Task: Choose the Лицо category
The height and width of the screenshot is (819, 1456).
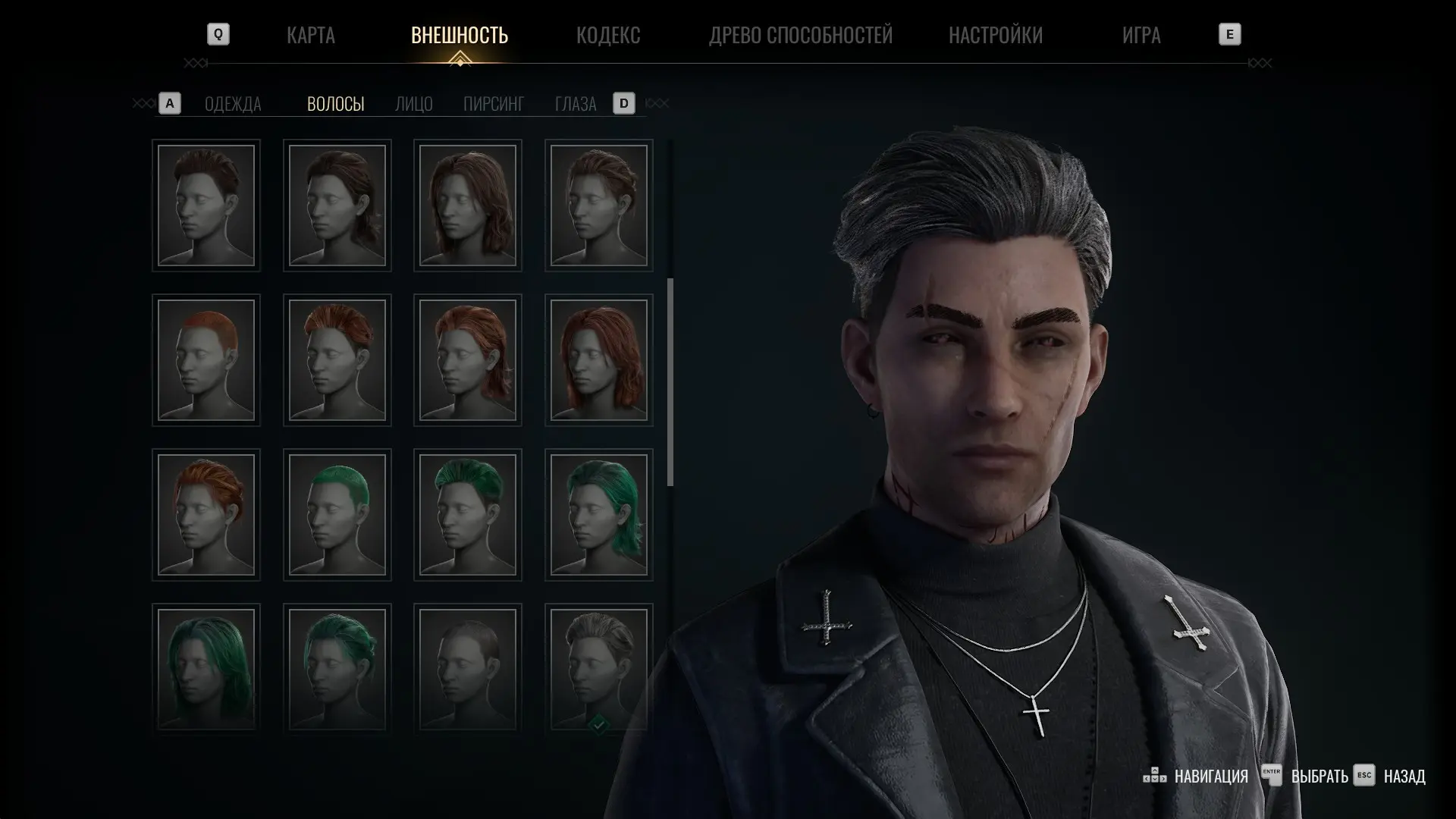Action: point(413,104)
